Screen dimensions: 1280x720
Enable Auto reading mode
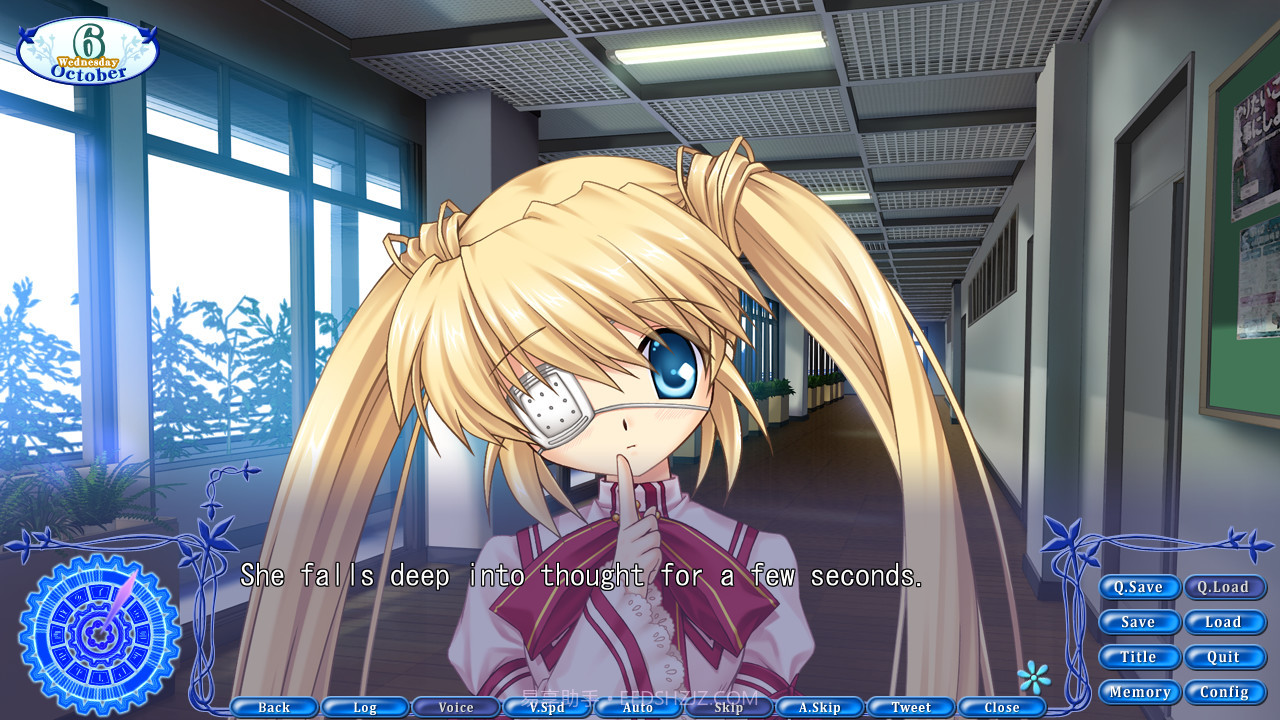637,707
